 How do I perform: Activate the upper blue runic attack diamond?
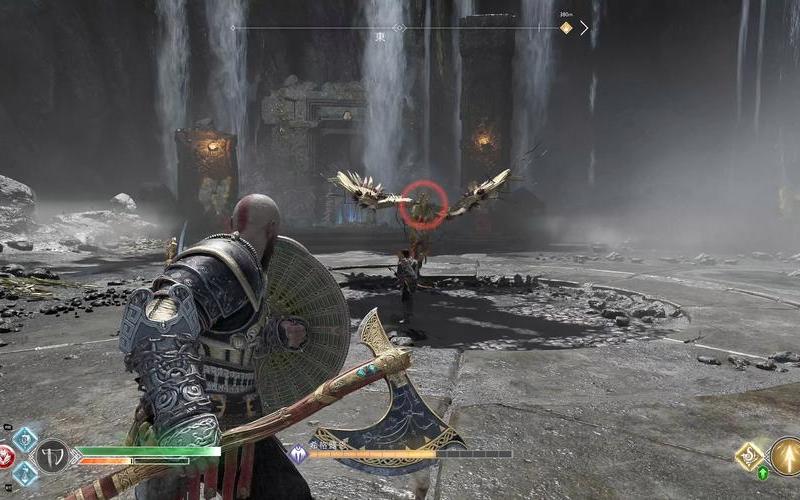point(24,440)
